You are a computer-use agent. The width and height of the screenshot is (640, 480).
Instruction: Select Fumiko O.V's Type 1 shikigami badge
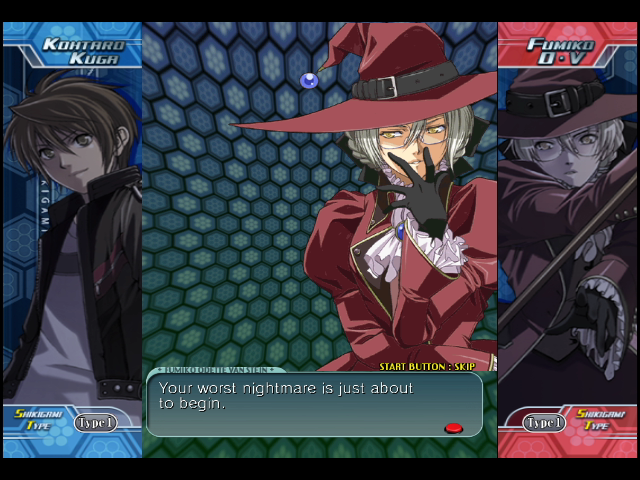pos(545,423)
